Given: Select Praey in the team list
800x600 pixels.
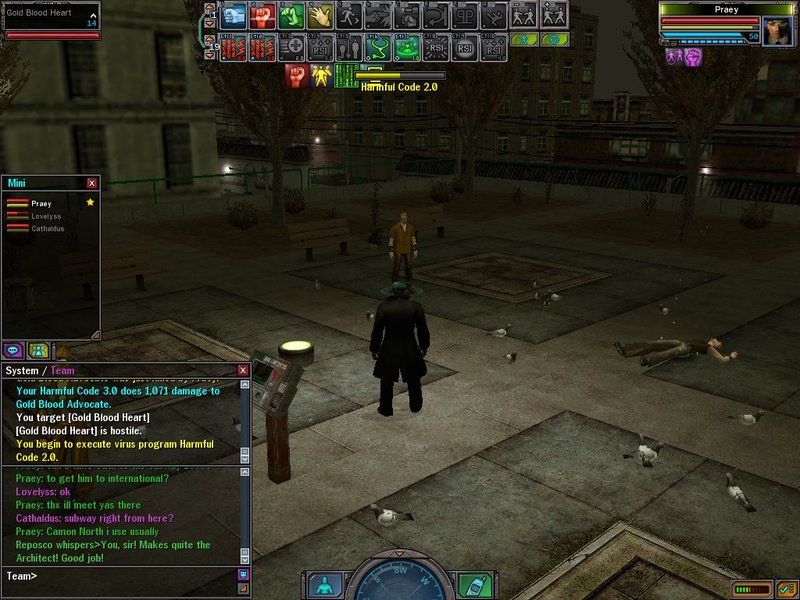Looking at the screenshot, I should coord(40,203).
